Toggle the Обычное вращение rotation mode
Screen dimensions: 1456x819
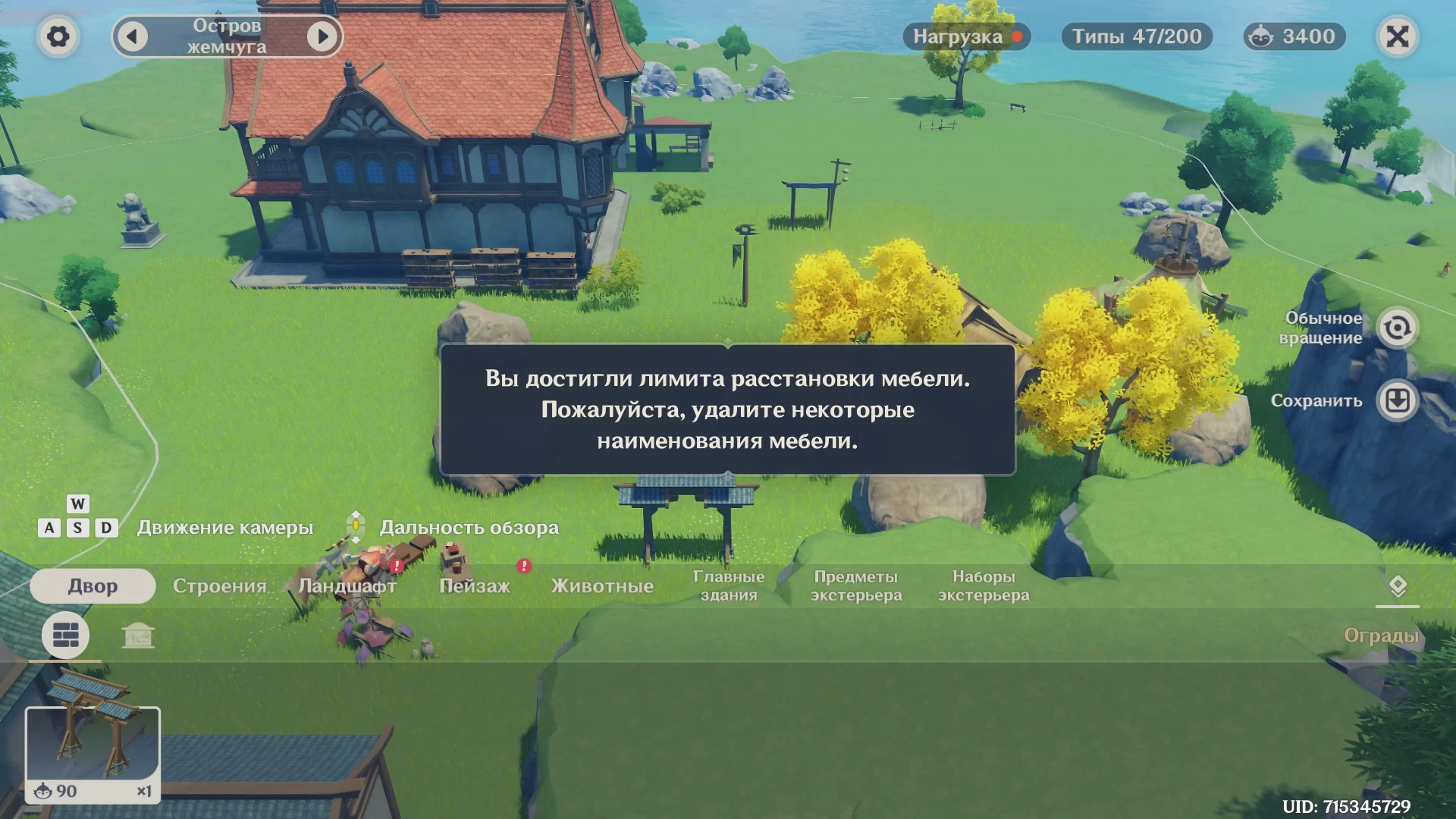click(1397, 328)
